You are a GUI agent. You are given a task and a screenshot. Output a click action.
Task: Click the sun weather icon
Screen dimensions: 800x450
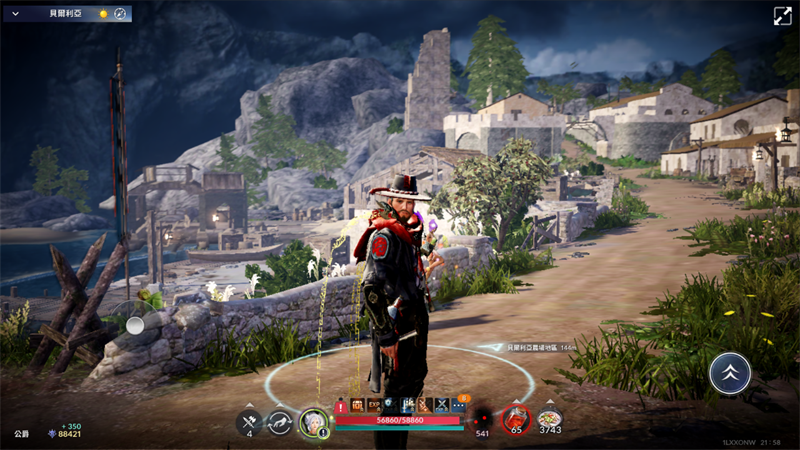click(102, 14)
